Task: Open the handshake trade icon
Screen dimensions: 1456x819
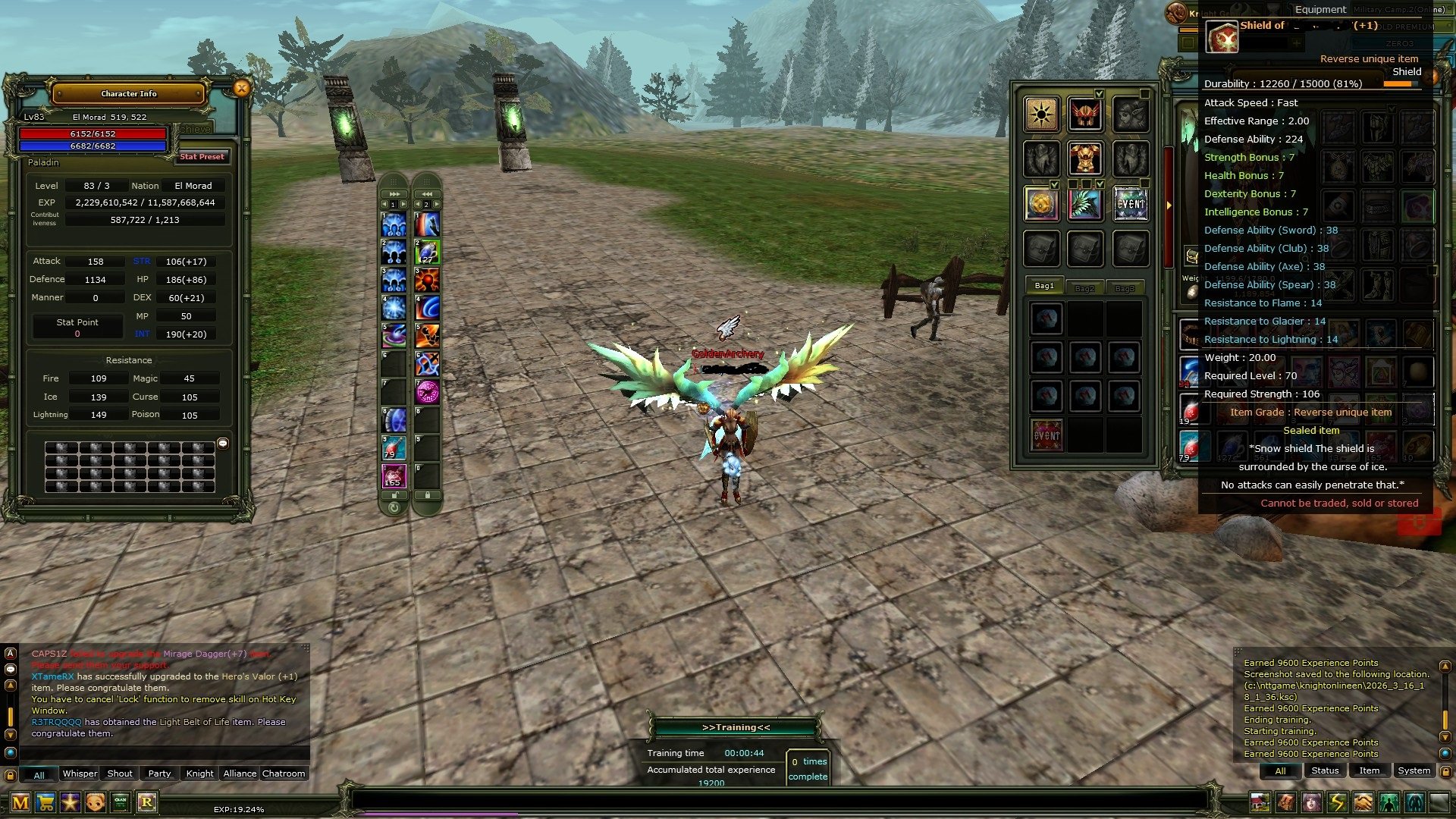Action: pyautogui.click(x=1361, y=801)
